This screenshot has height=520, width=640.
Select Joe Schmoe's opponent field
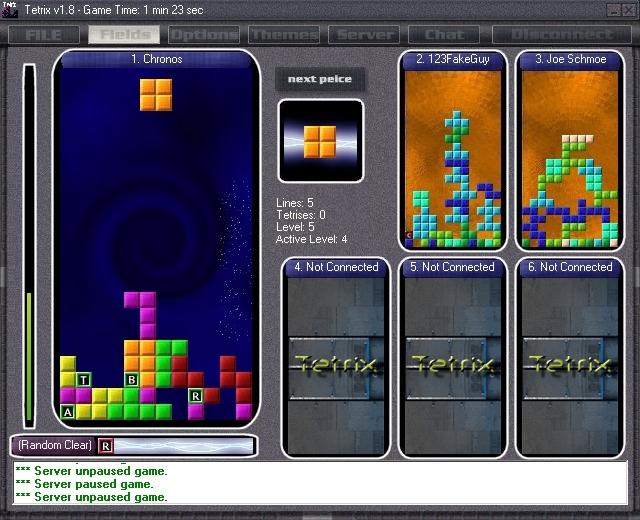pos(571,155)
